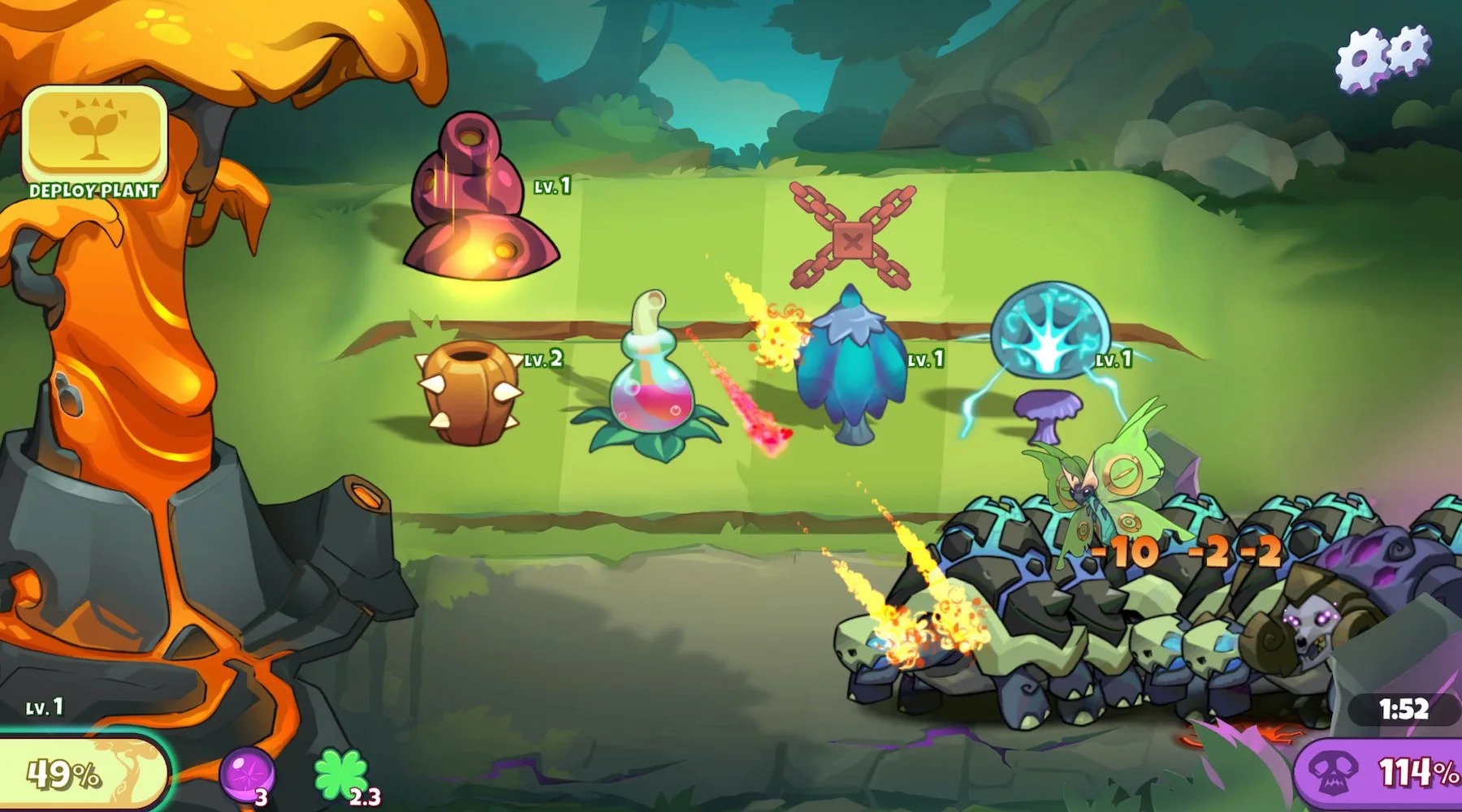Open the settings gears menu
The height and width of the screenshot is (812, 1462).
(1384, 57)
